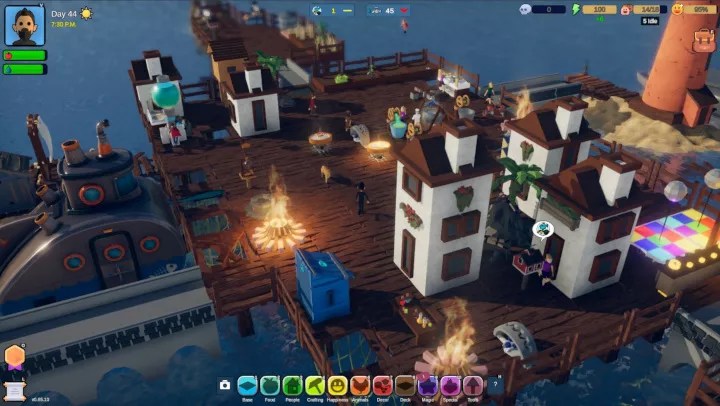Click the green lightning energy icon

point(575,9)
